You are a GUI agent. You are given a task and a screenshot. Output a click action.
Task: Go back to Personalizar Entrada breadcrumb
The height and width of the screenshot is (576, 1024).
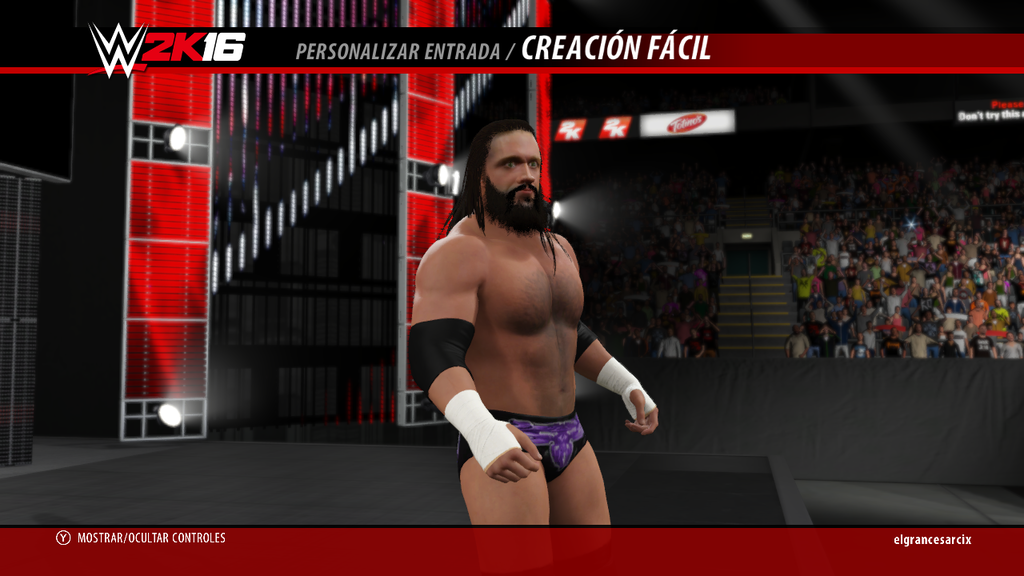tap(397, 51)
